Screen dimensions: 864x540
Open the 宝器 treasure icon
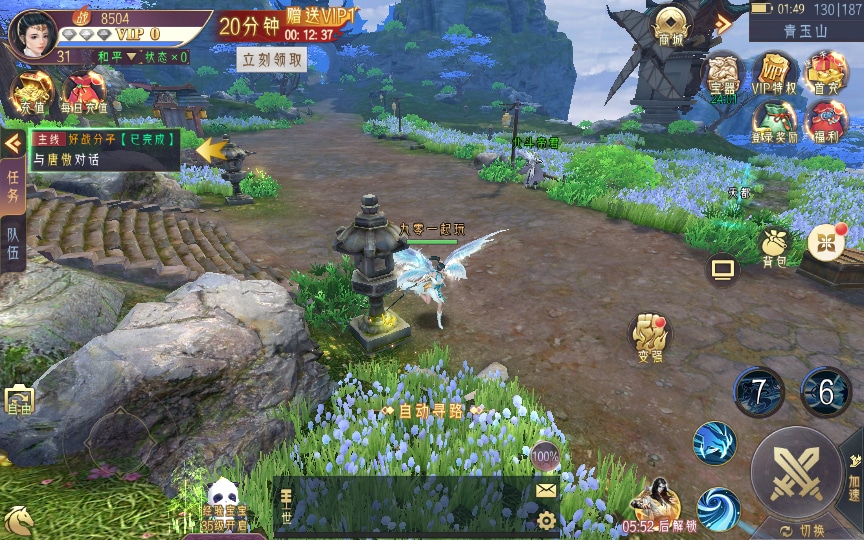click(x=723, y=74)
